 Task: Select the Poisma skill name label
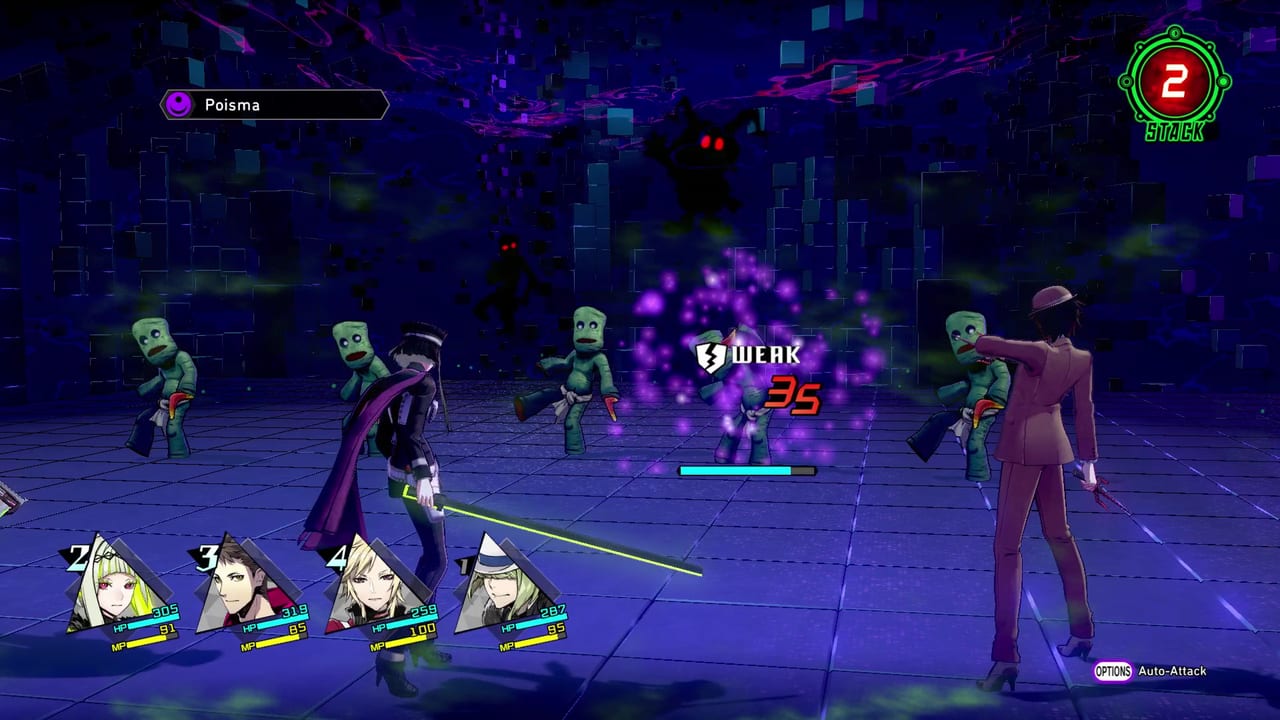[234, 104]
